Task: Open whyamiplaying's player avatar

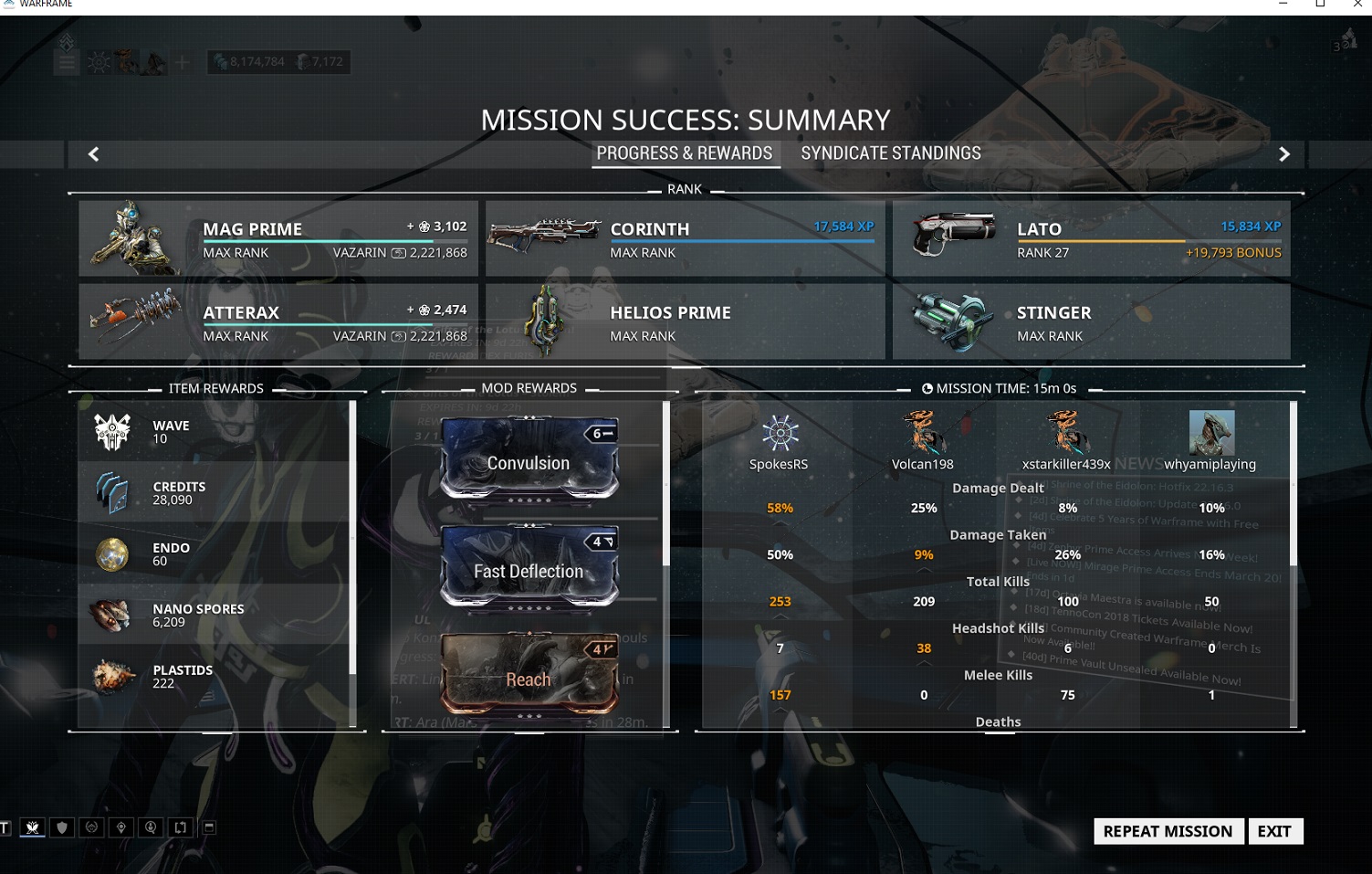Action: 1211,433
